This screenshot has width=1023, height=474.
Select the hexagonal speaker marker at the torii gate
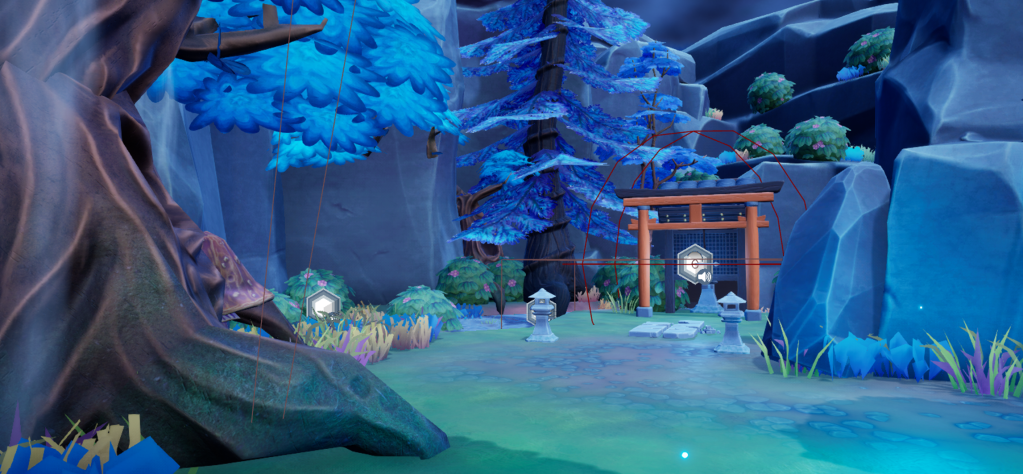[693, 263]
